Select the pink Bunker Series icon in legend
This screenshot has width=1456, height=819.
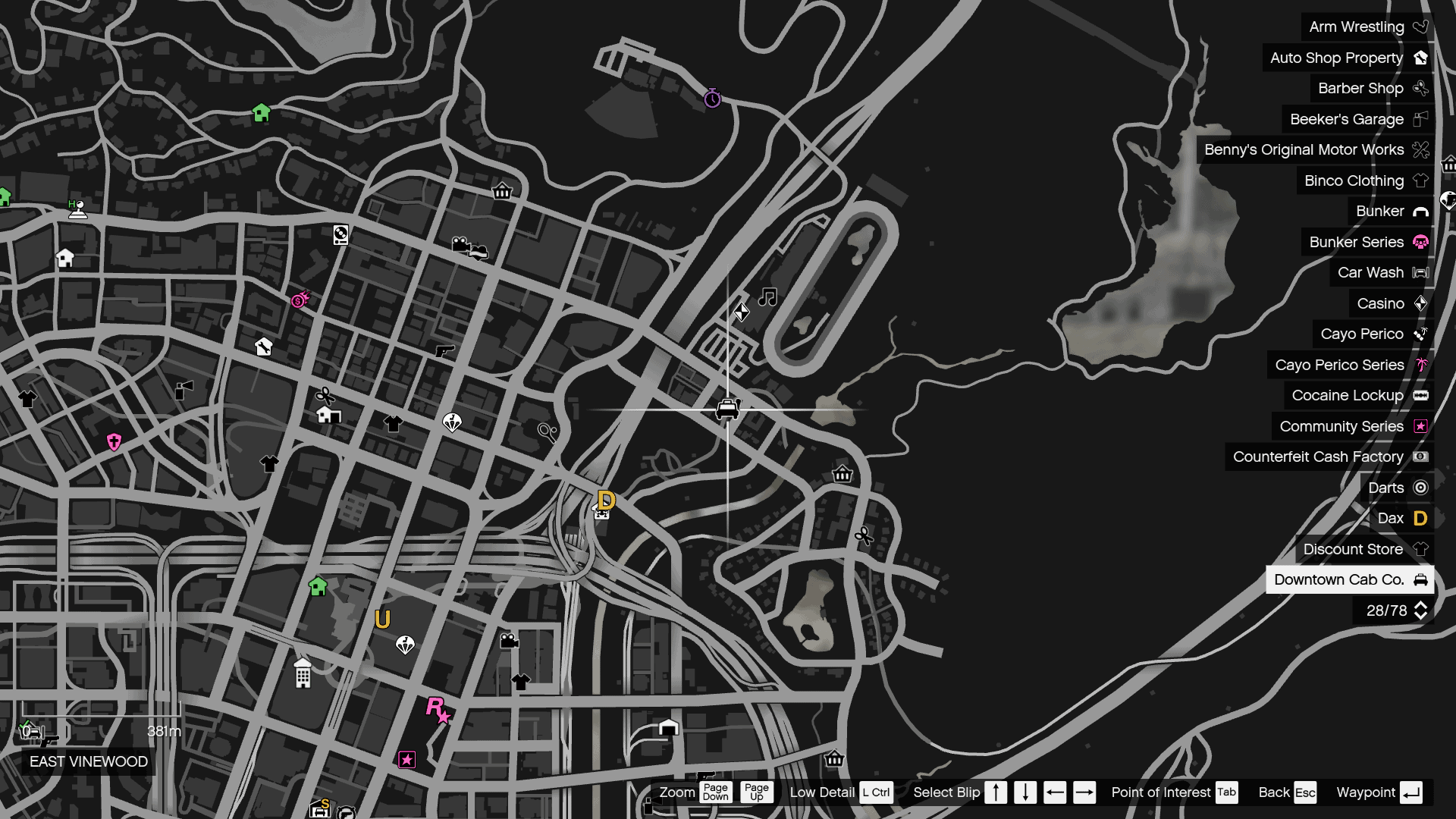pyautogui.click(x=1420, y=242)
